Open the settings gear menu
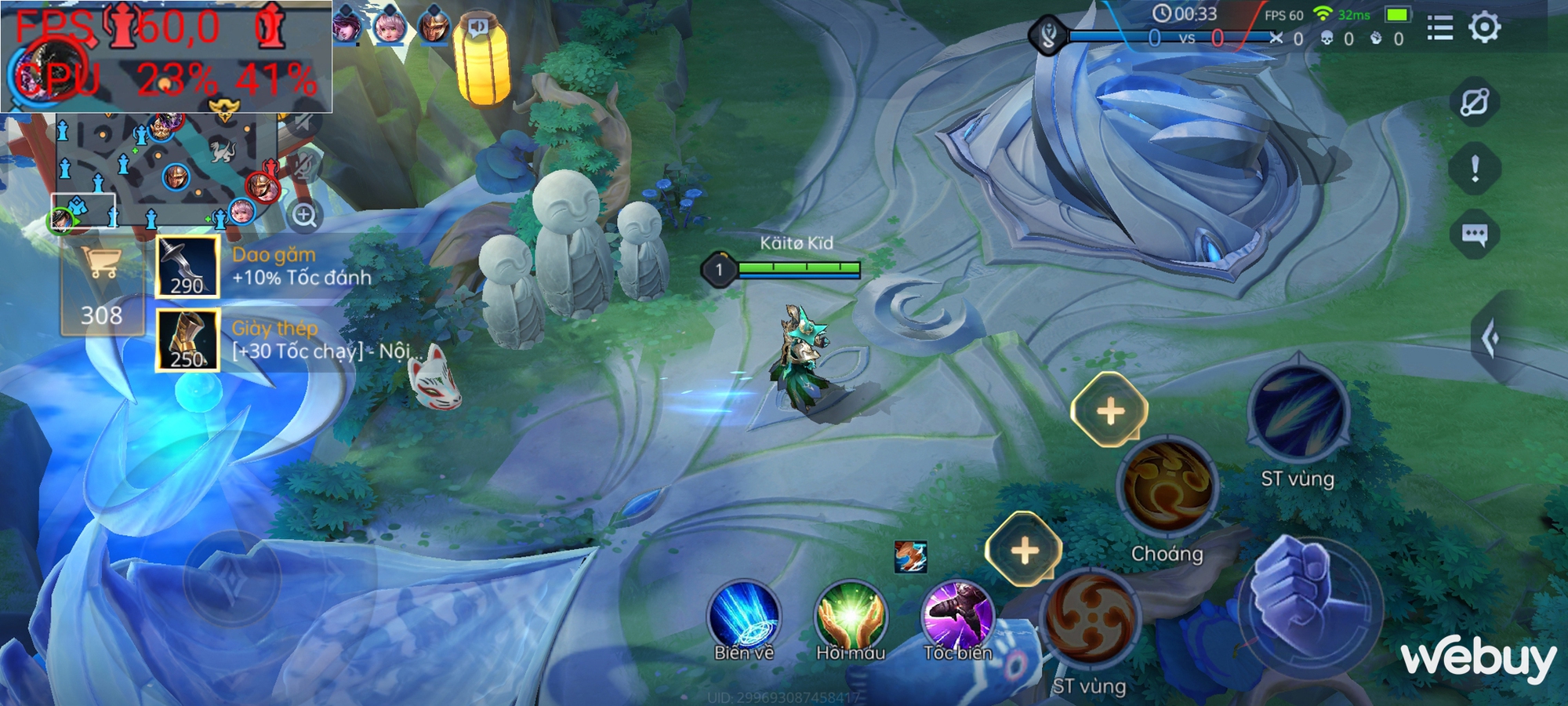 [x=1484, y=28]
